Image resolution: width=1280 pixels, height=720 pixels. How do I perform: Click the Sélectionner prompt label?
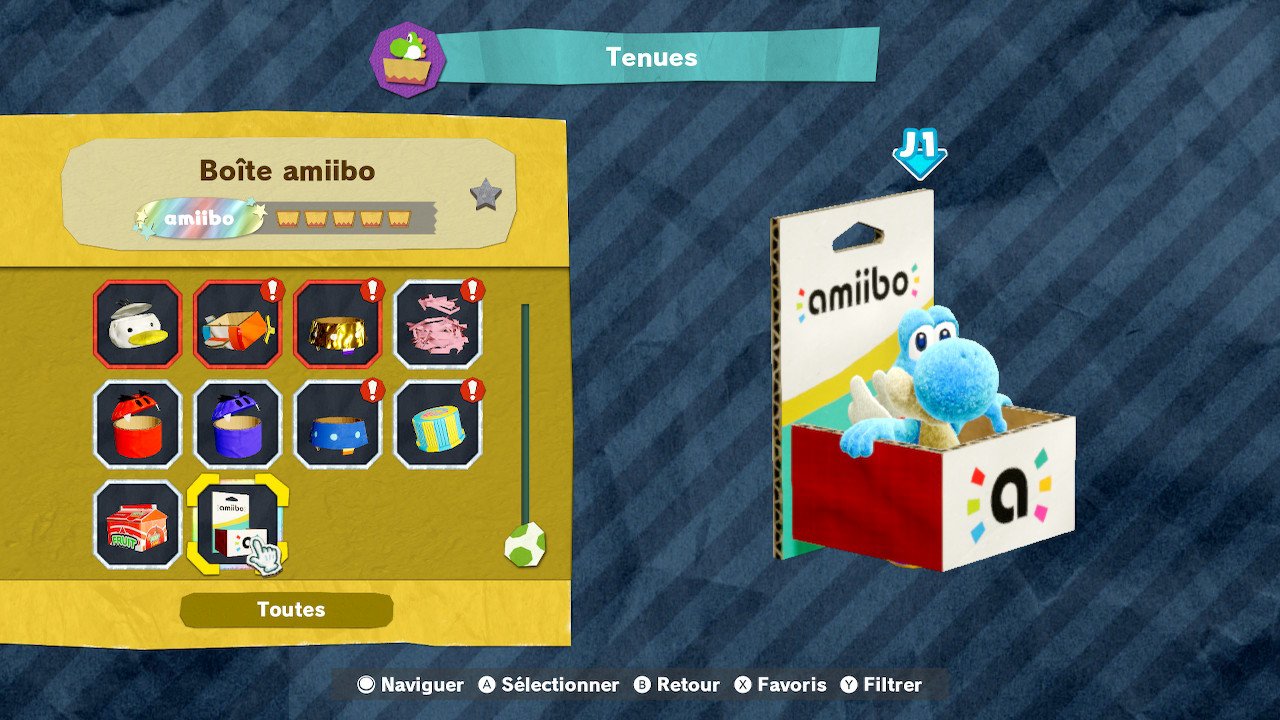(559, 685)
